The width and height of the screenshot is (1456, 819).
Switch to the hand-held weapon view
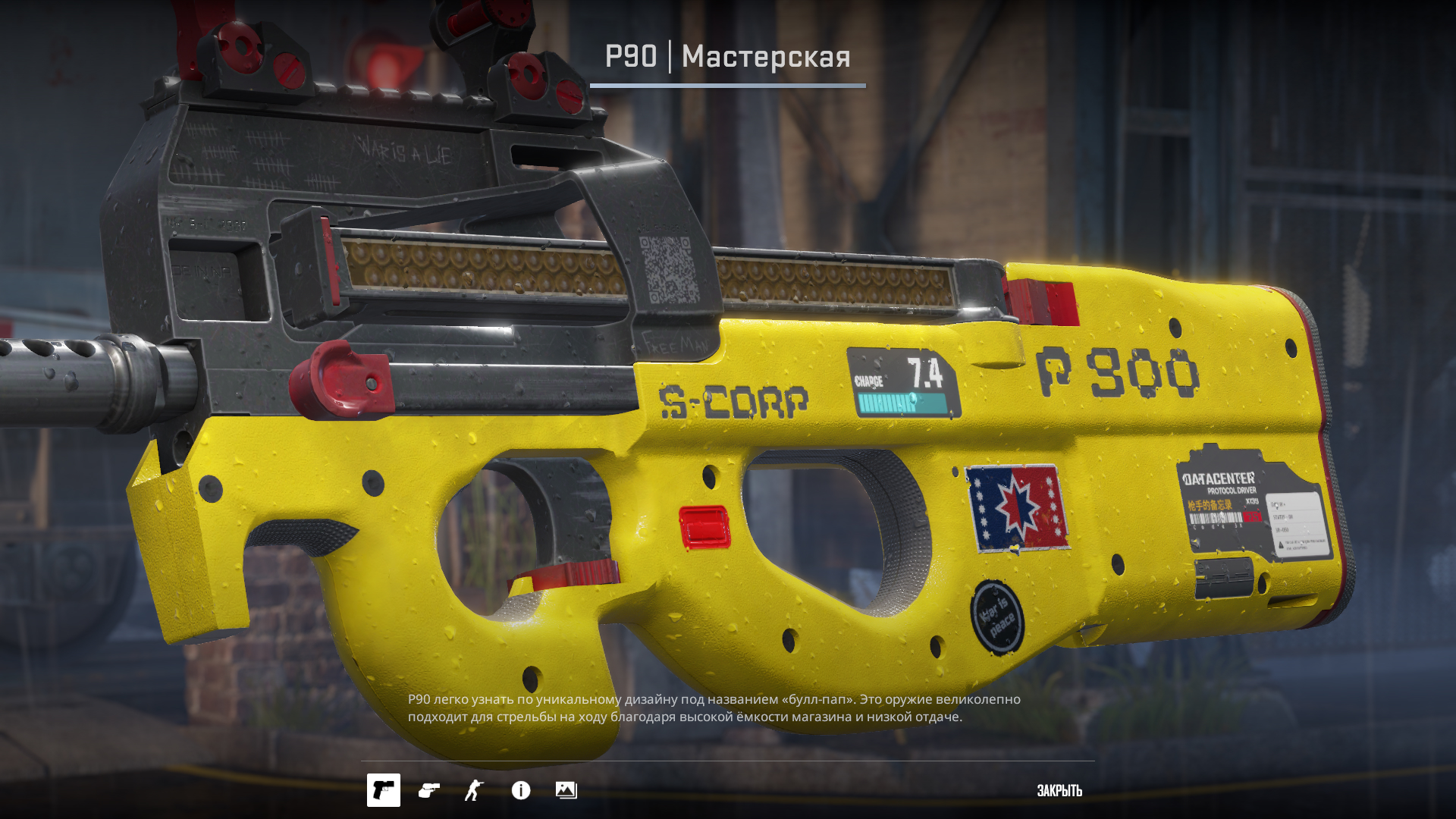[x=429, y=790]
